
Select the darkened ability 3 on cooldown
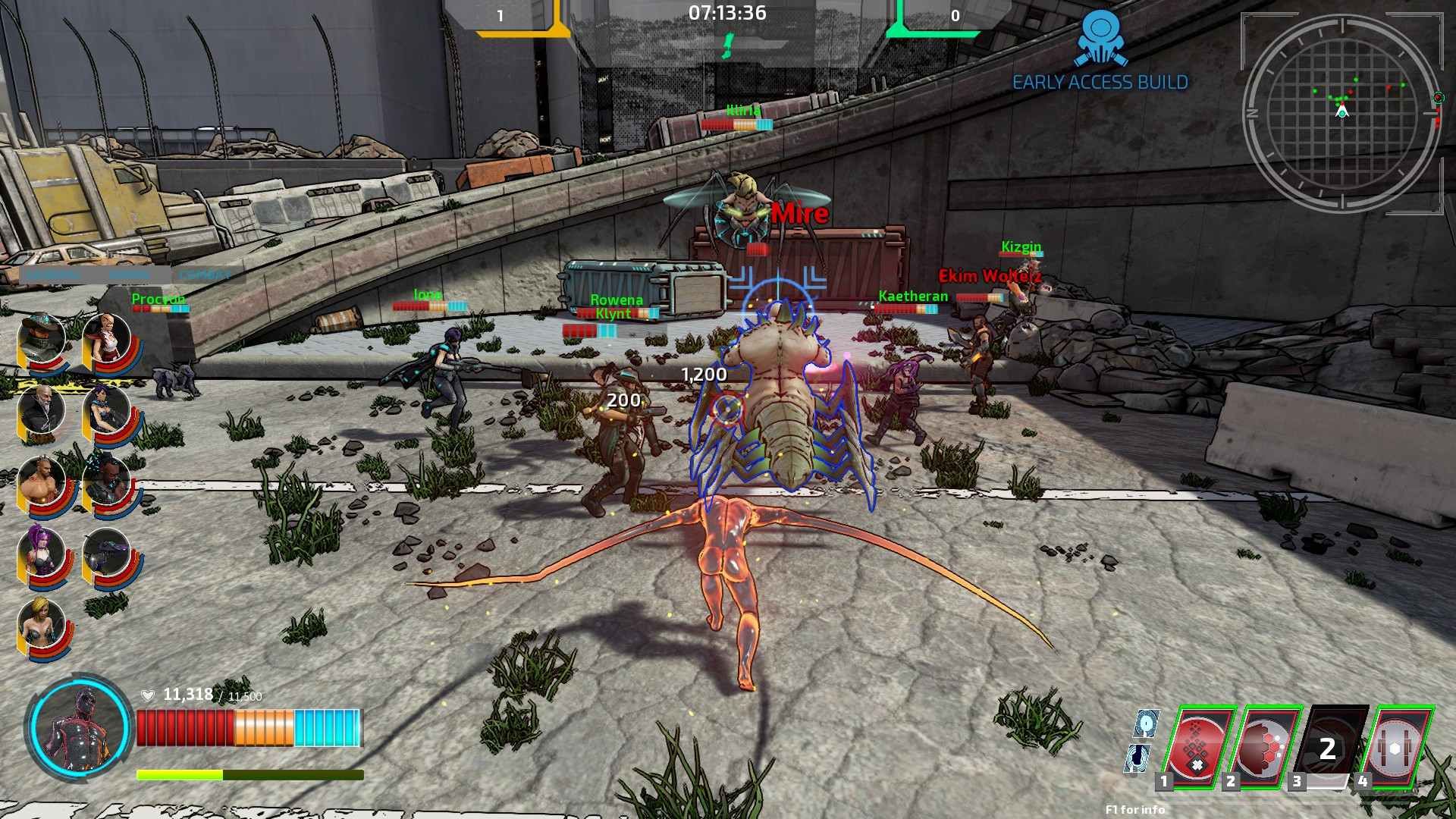tap(1328, 747)
